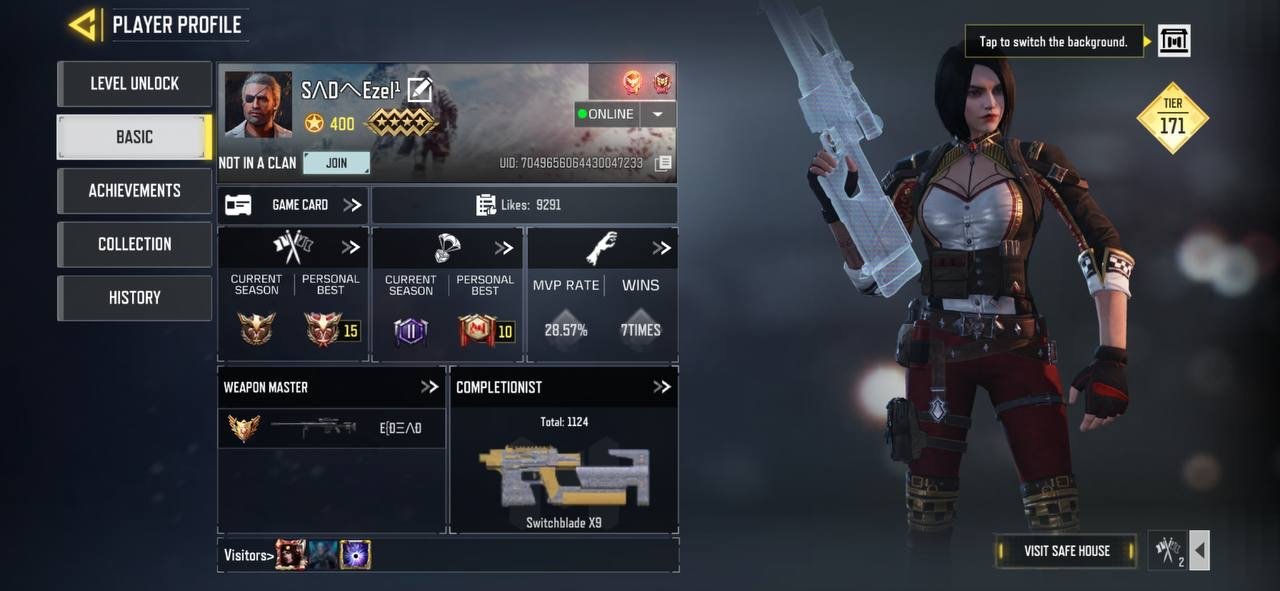This screenshot has height=591, width=1280.
Task: Open the online status dropdown
Action: point(657,114)
